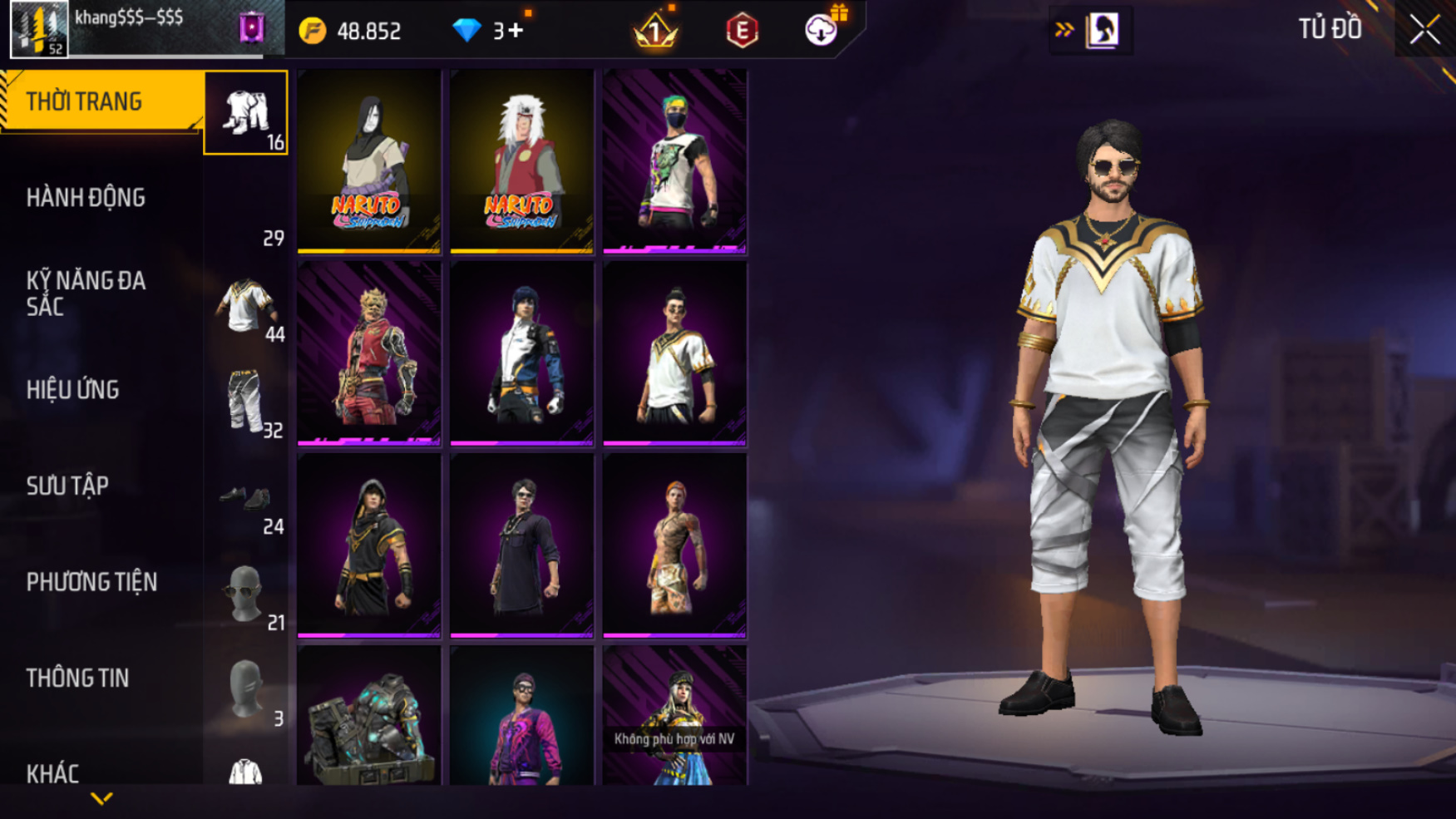This screenshot has width=1456, height=819.
Task: Select the THỜI TRANG category tab
Action: [x=100, y=101]
